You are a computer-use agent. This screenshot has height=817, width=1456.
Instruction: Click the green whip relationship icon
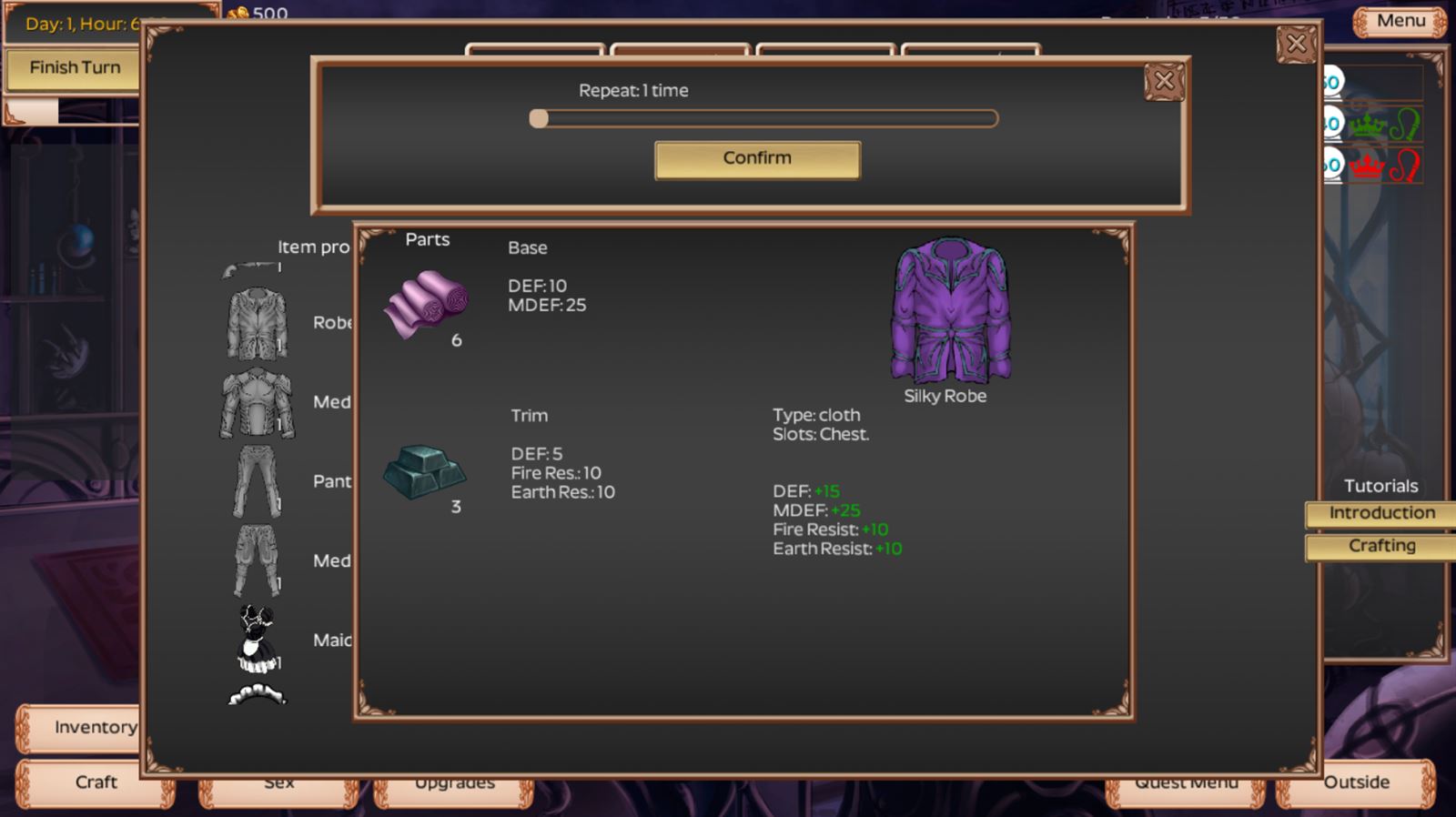click(x=1404, y=126)
